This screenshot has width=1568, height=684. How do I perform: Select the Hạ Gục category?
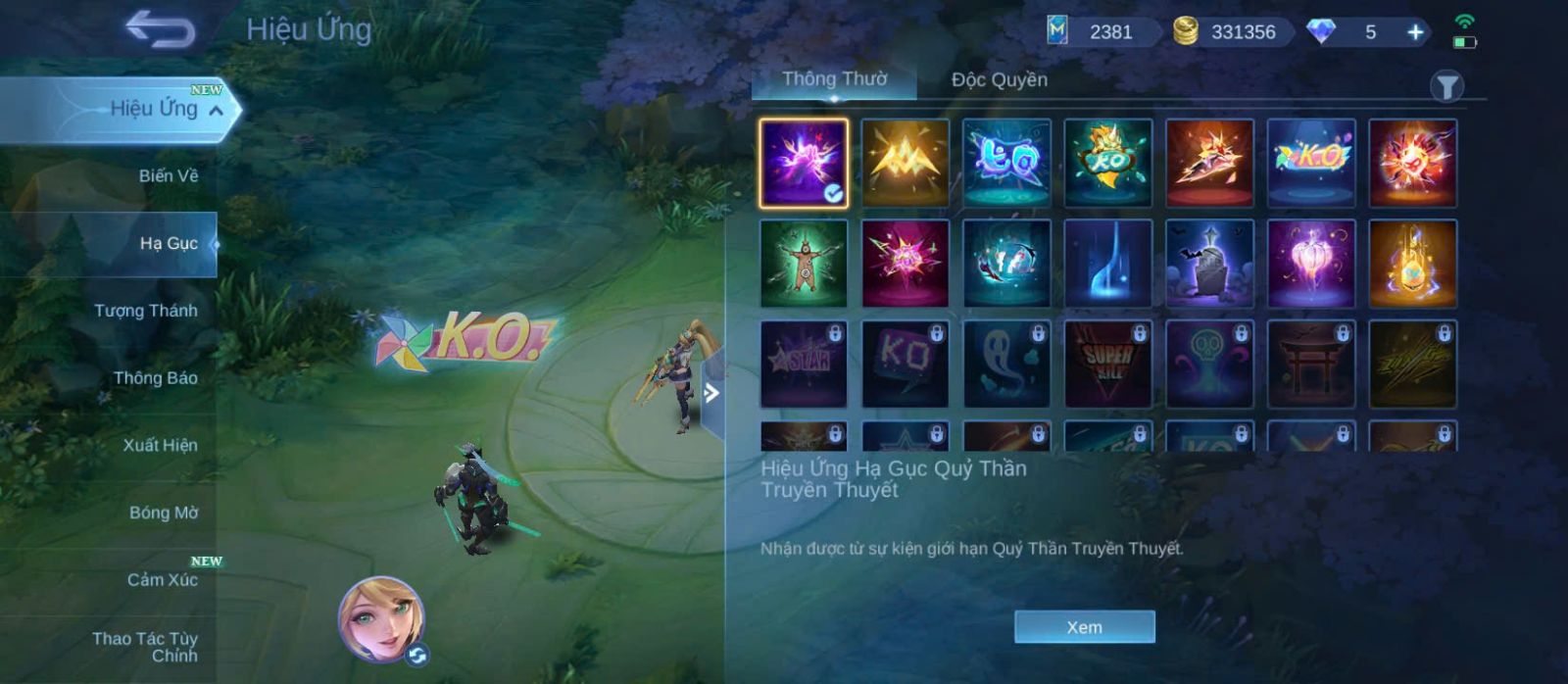[x=168, y=243]
